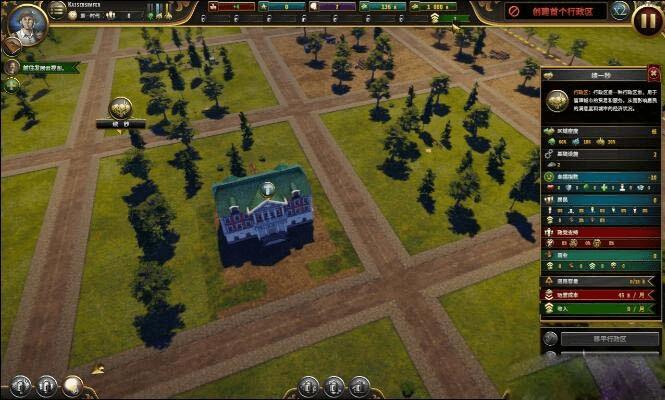Click the red objective banner at the top
This screenshot has width=665, height=400.
point(555,11)
